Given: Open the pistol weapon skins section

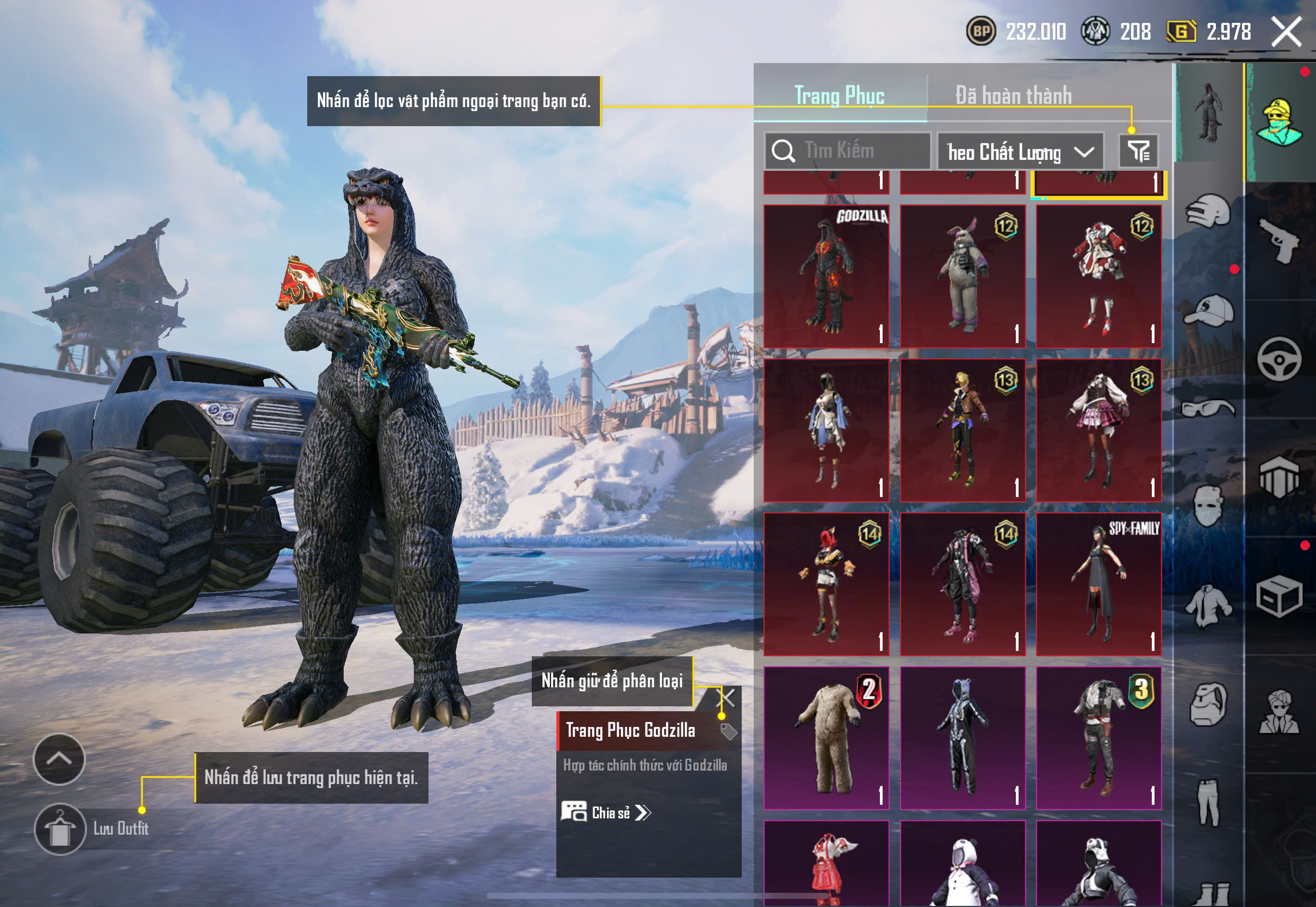Looking at the screenshot, I should coord(1279,241).
